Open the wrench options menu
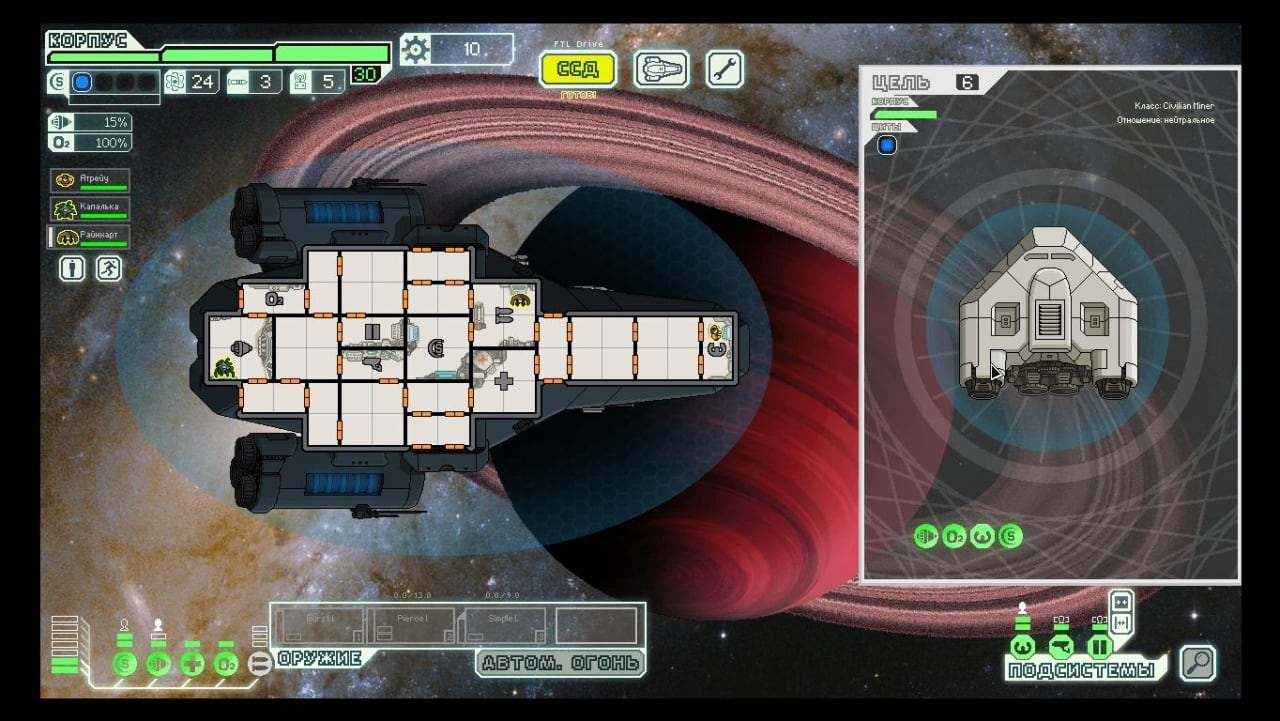1280x721 pixels. coord(725,70)
